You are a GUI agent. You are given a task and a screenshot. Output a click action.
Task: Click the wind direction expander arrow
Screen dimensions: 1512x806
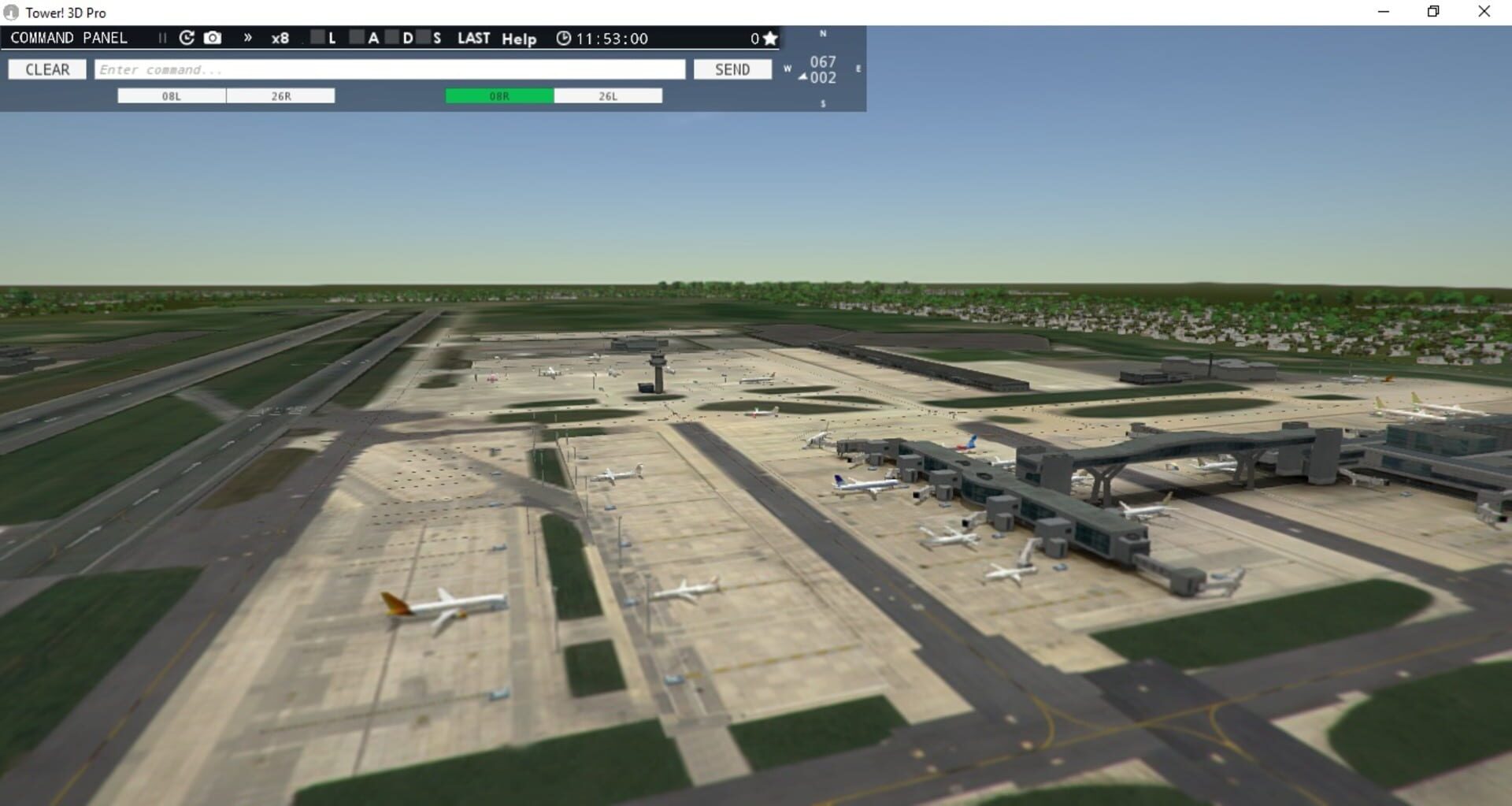[x=802, y=77]
